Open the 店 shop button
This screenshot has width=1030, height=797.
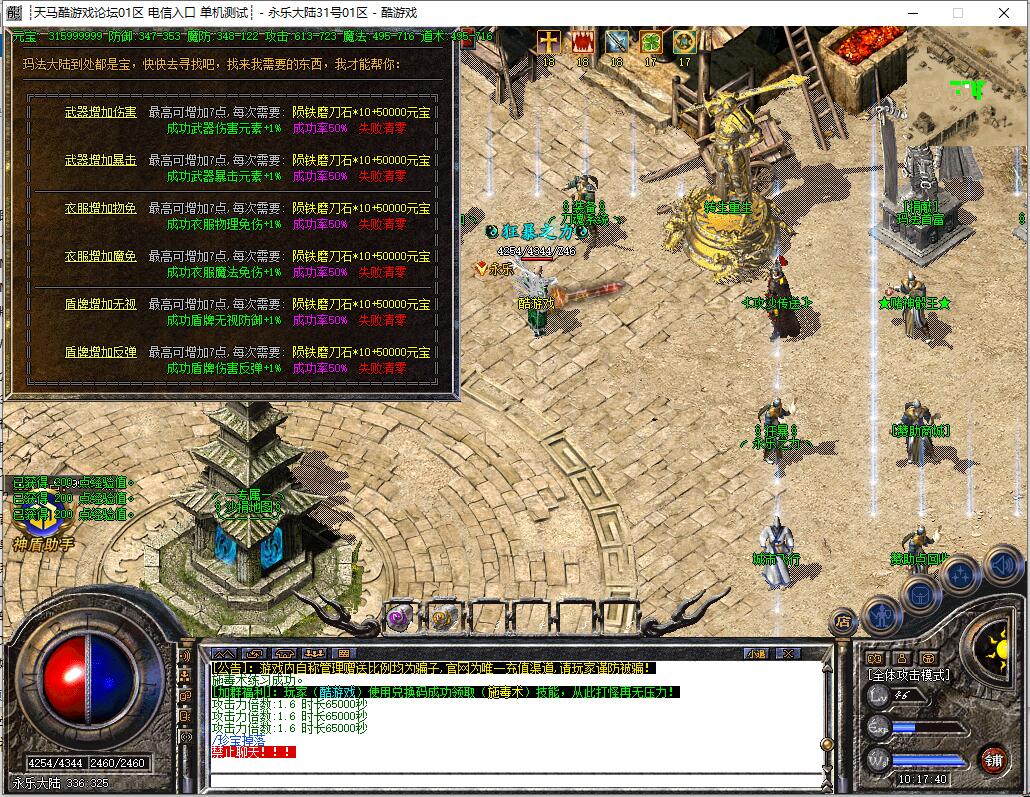tap(843, 621)
